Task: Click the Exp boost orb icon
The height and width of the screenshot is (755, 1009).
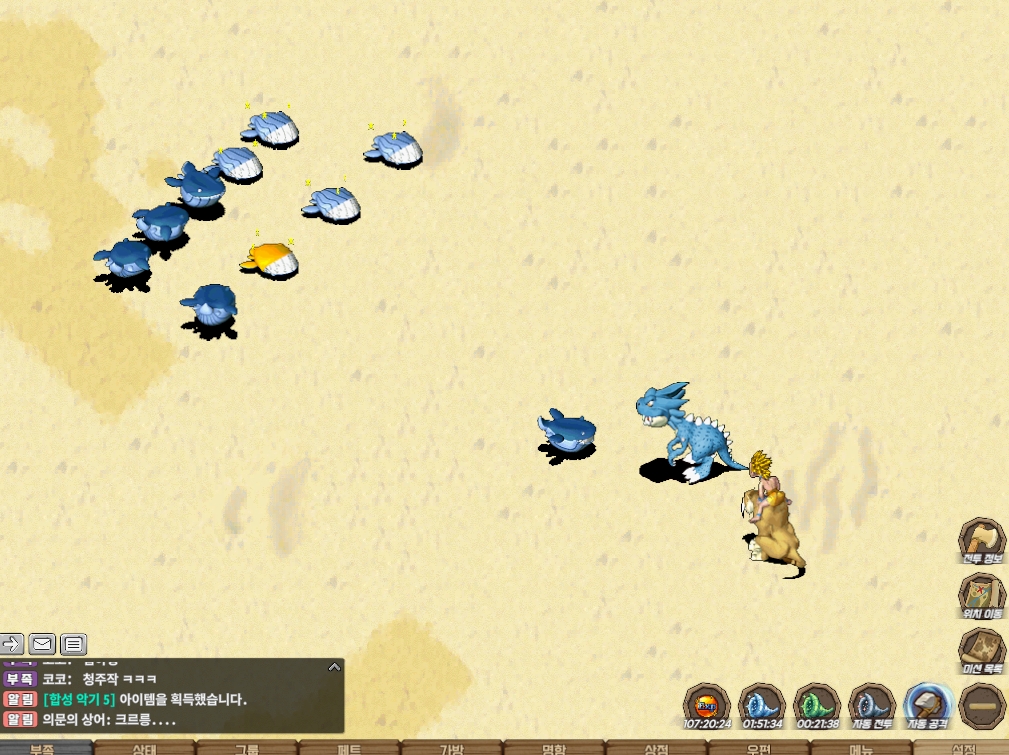Action: click(x=706, y=705)
